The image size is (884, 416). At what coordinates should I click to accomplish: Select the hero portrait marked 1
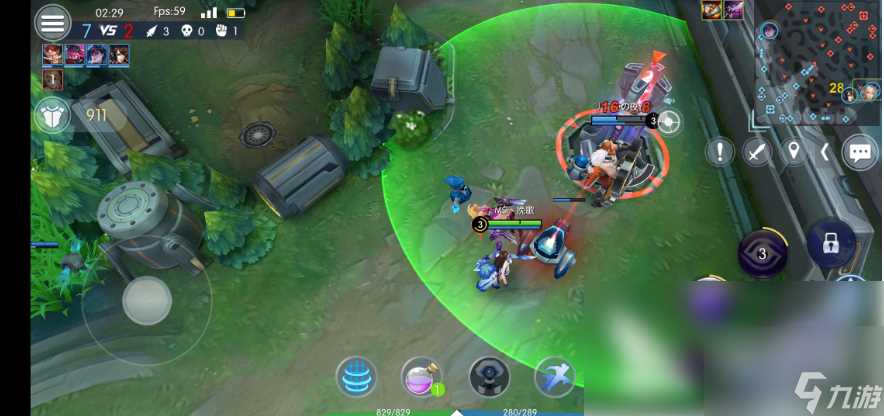(x=51, y=79)
